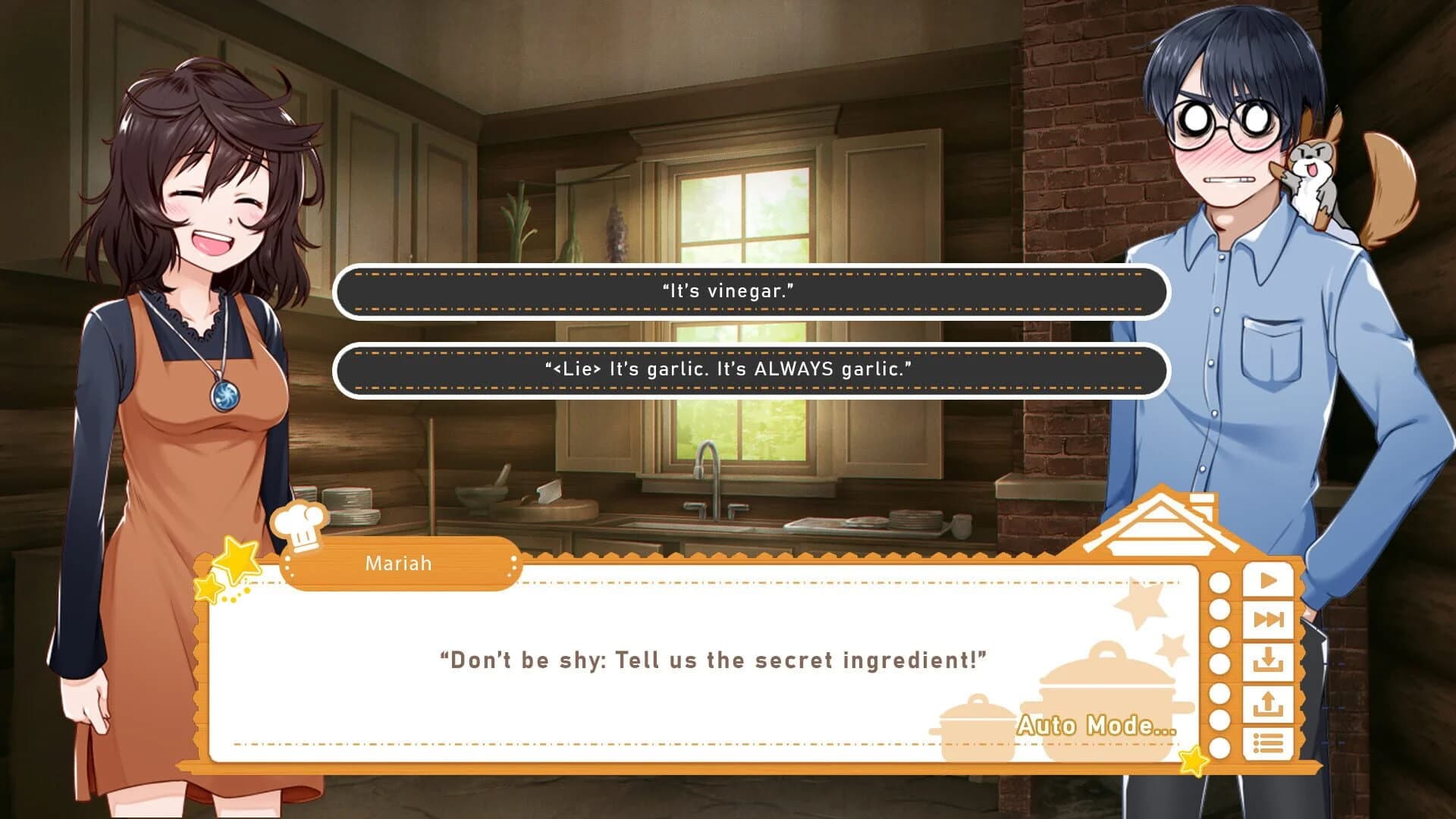This screenshot has width=1456, height=819.
Task: Toggle the round dot next to the Save icon
Action: 1219,661
